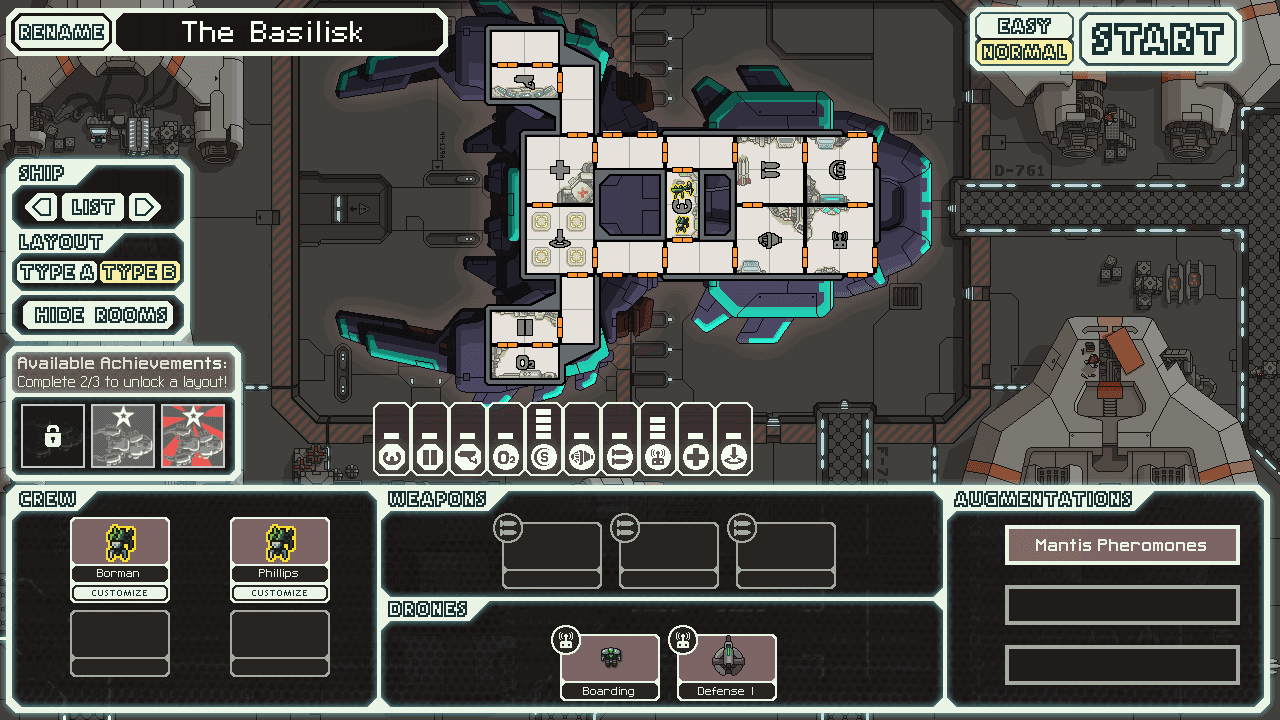
Task: Customize crew member Phillips
Action: 280,593
